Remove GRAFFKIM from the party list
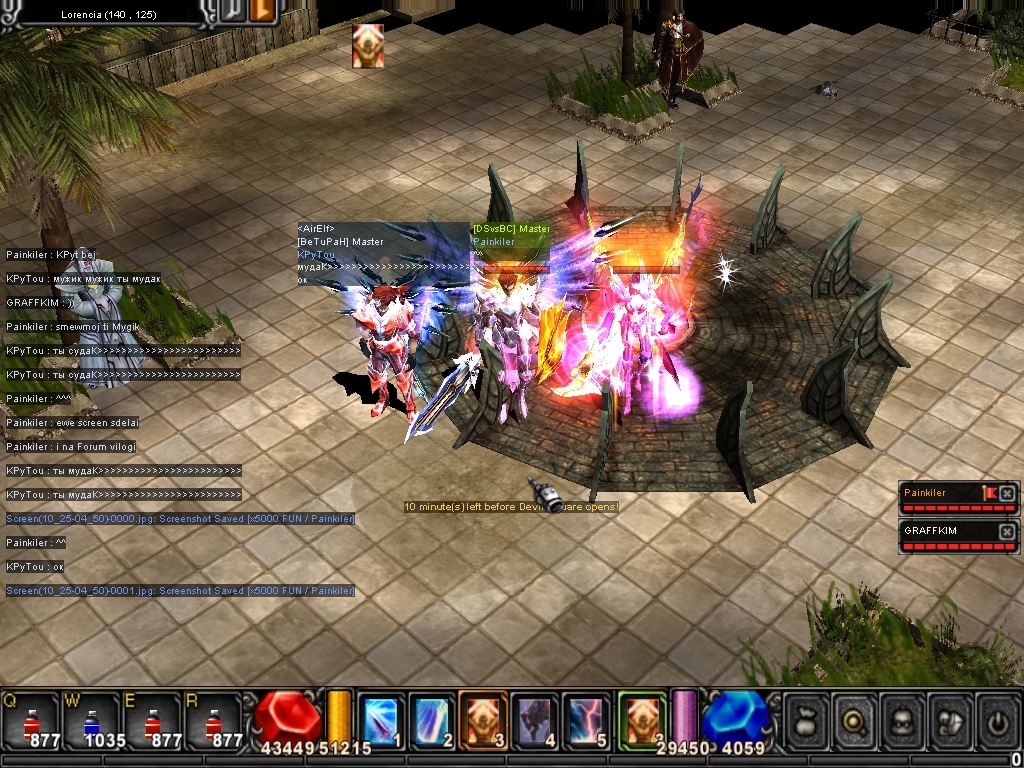 point(1007,531)
